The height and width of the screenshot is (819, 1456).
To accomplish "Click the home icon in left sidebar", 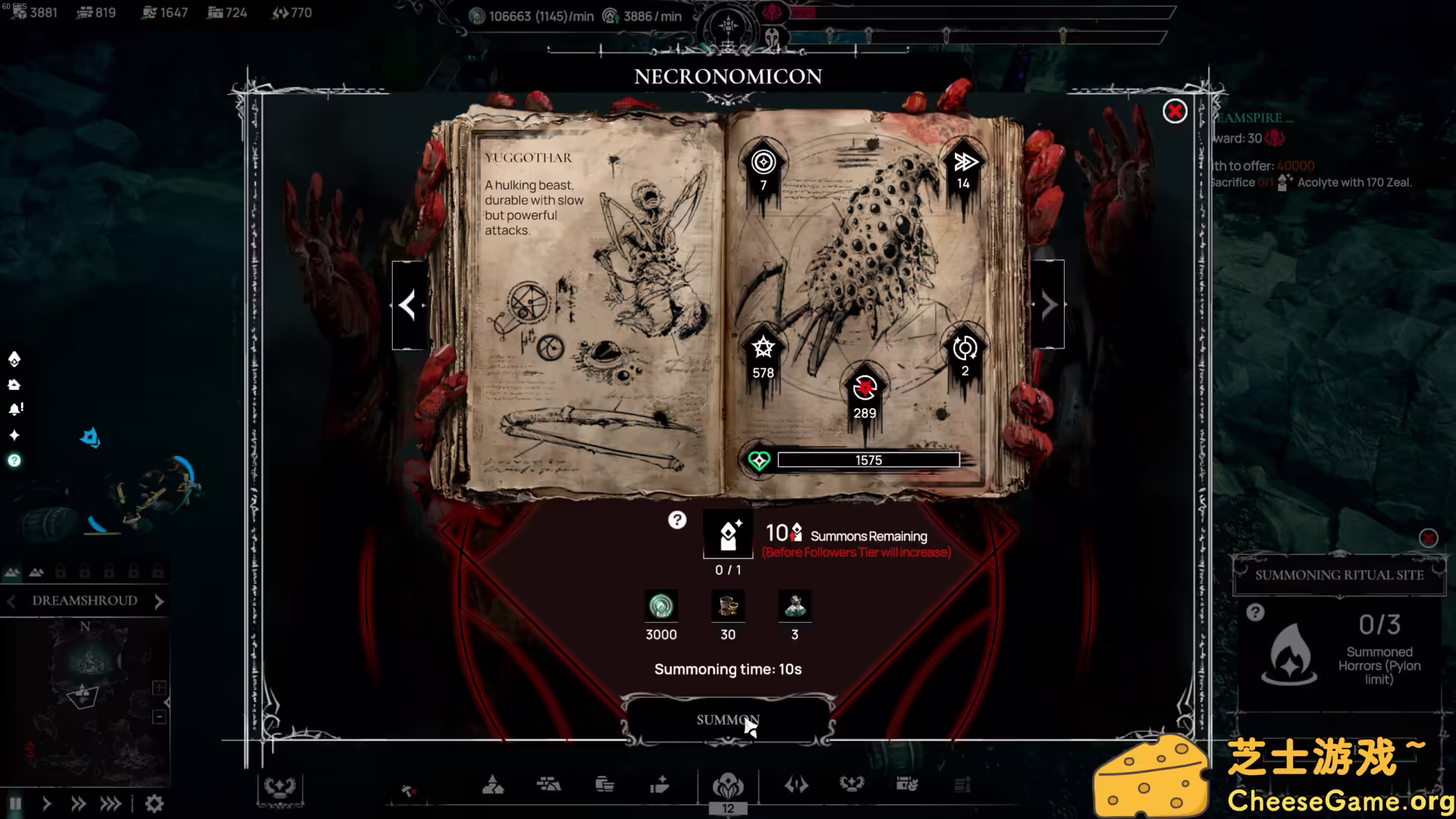I will click(15, 384).
